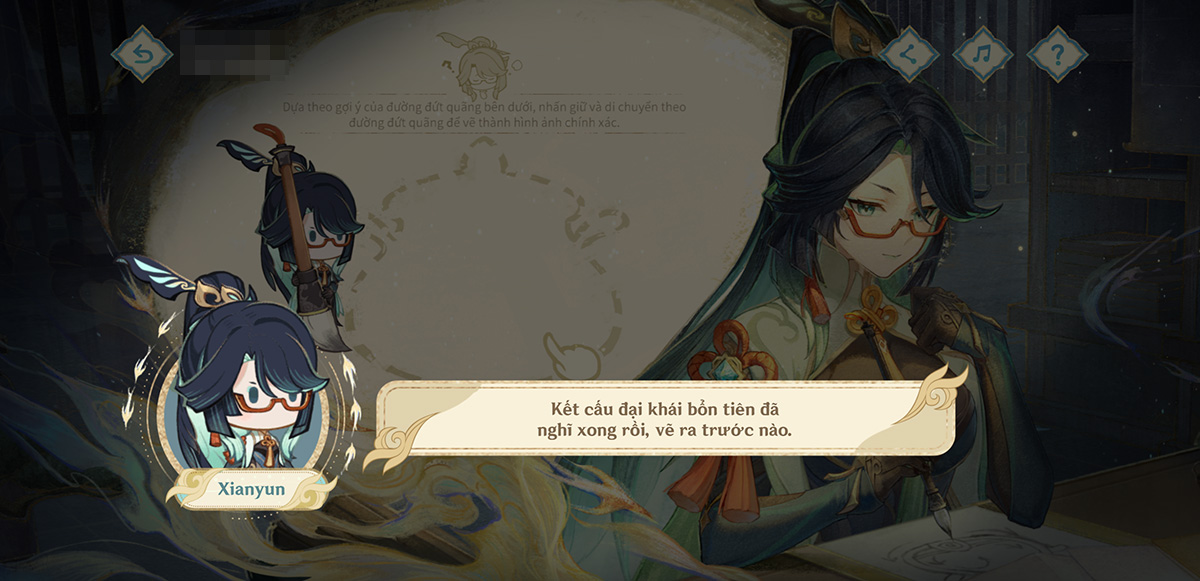Open the question mark help button
1200x581 pixels.
pos(1057,53)
